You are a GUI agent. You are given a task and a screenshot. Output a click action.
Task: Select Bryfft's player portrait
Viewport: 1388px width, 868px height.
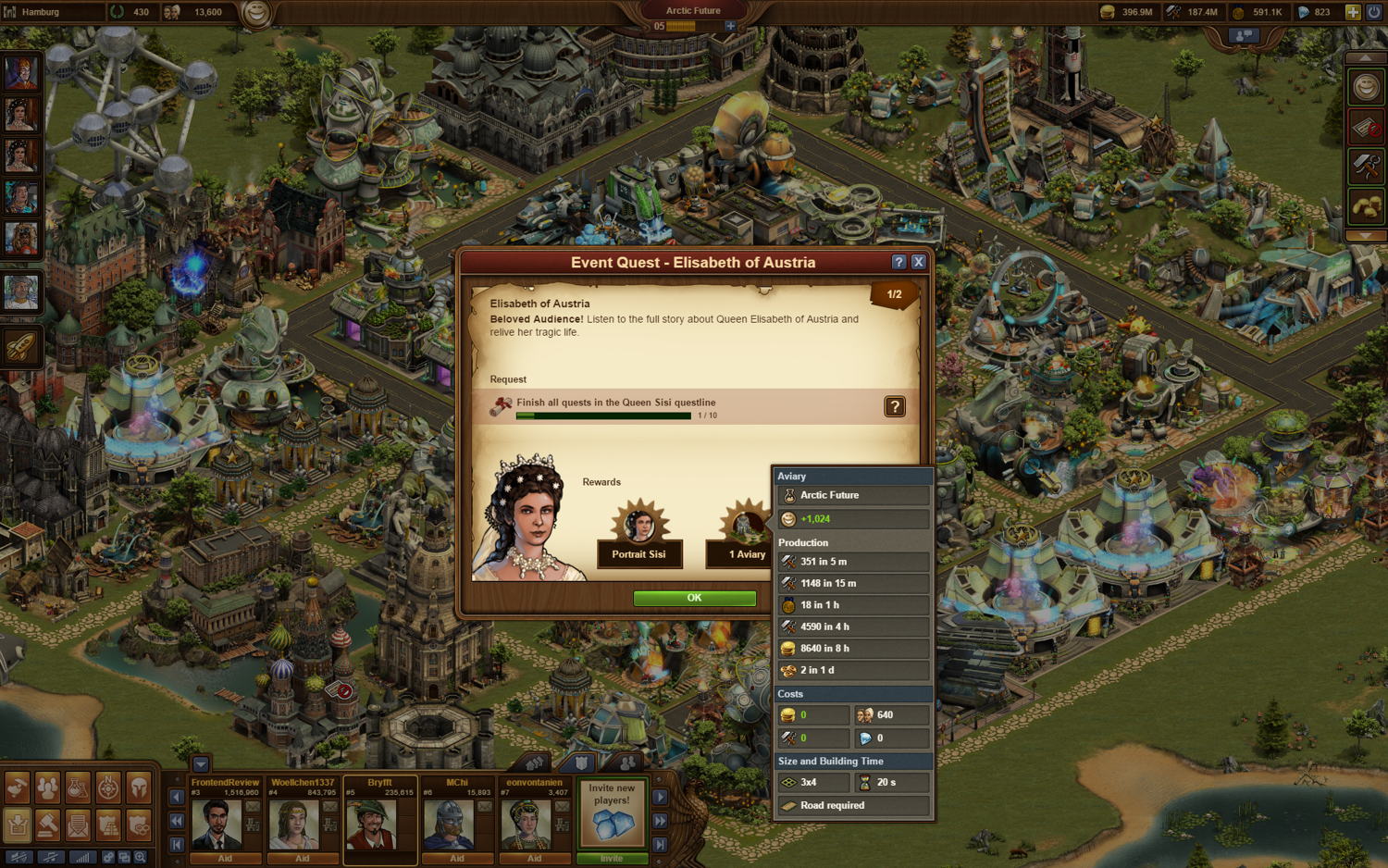coord(370,823)
